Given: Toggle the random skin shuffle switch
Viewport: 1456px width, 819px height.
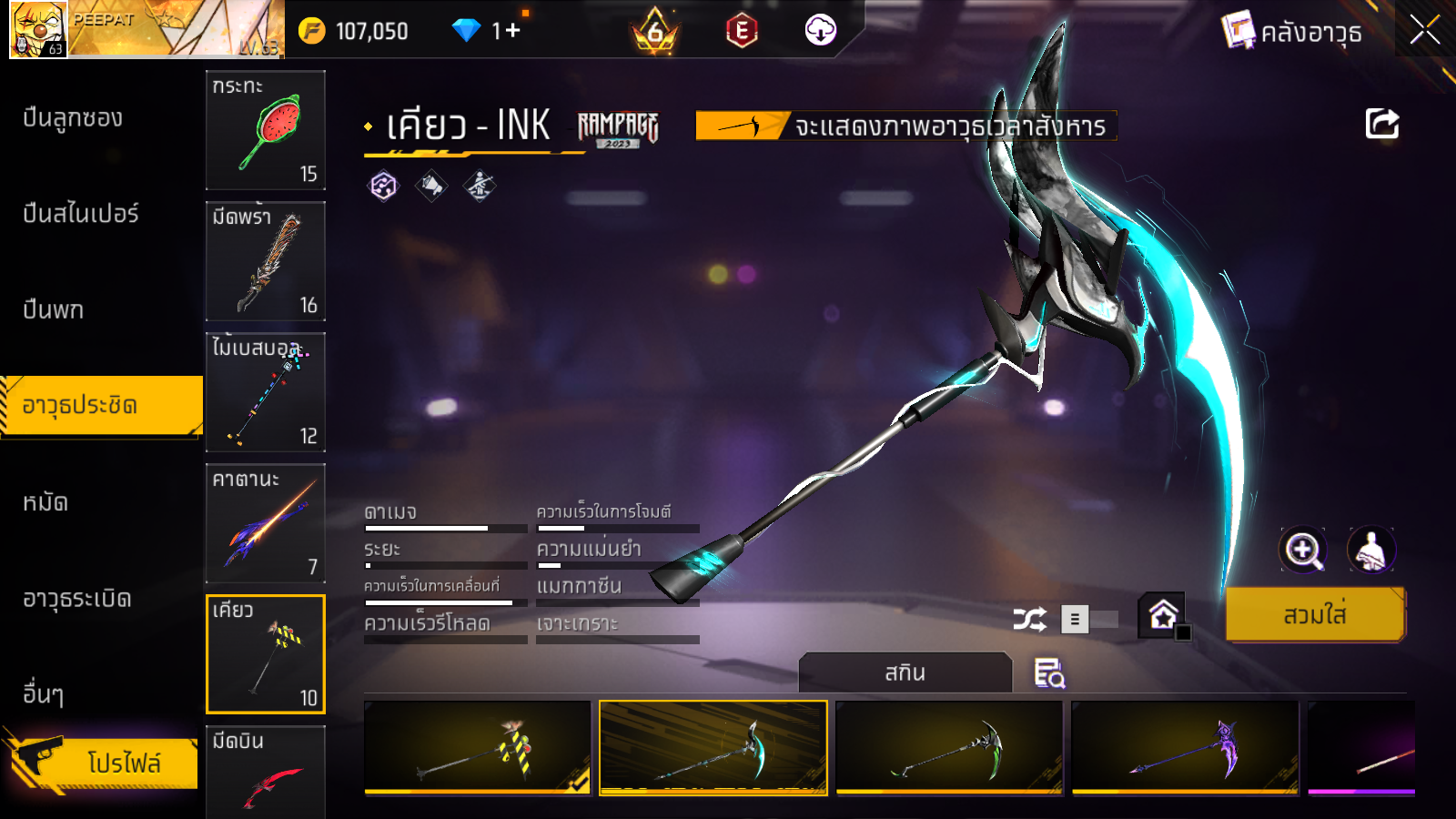Looking at the screenshot, I should [x=1087, y=620].
